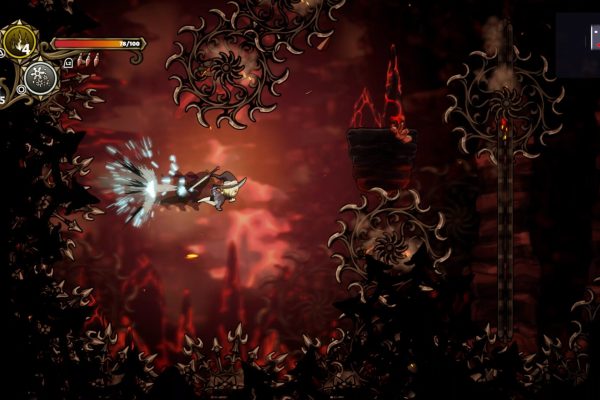Image resolution: width=600 pixels, height=400 pixels.
Task: Activate the white burst skill icon
Action: 41,77
